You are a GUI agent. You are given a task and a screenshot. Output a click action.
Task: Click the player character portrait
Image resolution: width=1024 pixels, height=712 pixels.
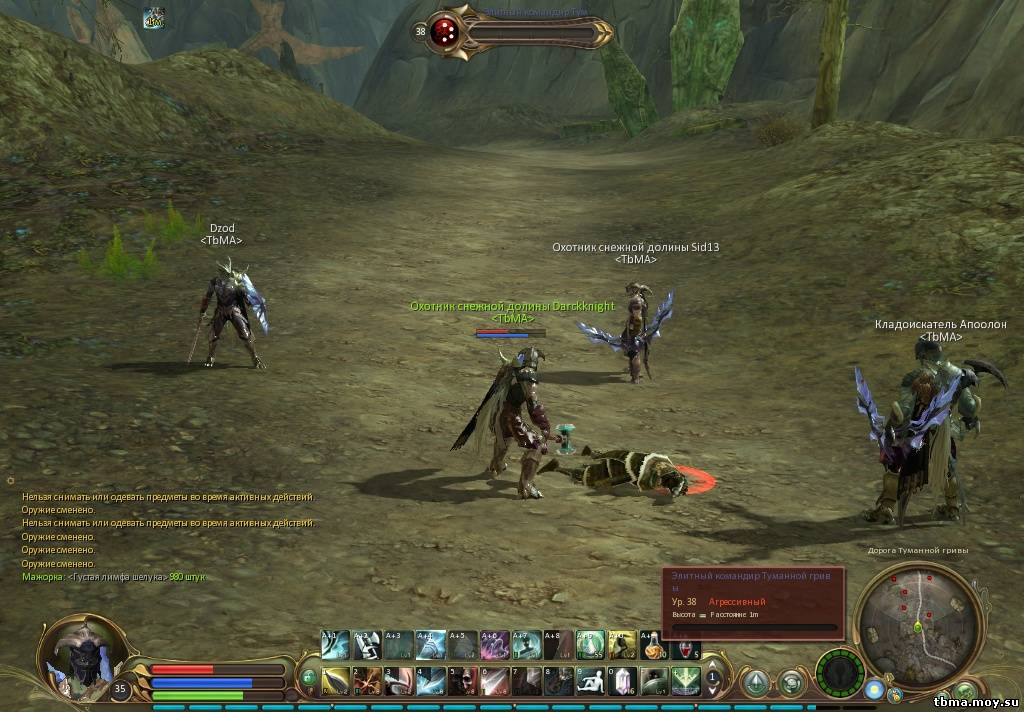point(80,655)
